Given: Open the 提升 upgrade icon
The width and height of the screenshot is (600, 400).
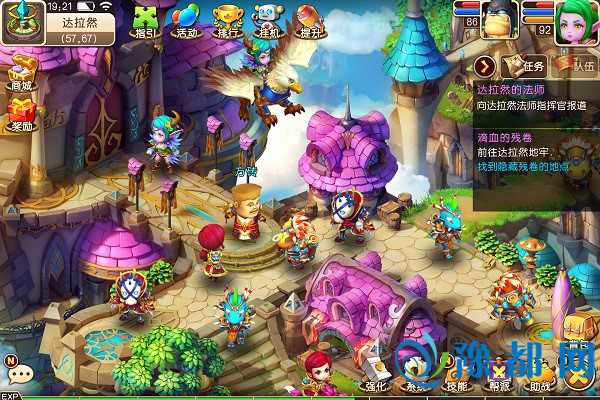Looking at the screenshot, I should (x=308, y=21).
